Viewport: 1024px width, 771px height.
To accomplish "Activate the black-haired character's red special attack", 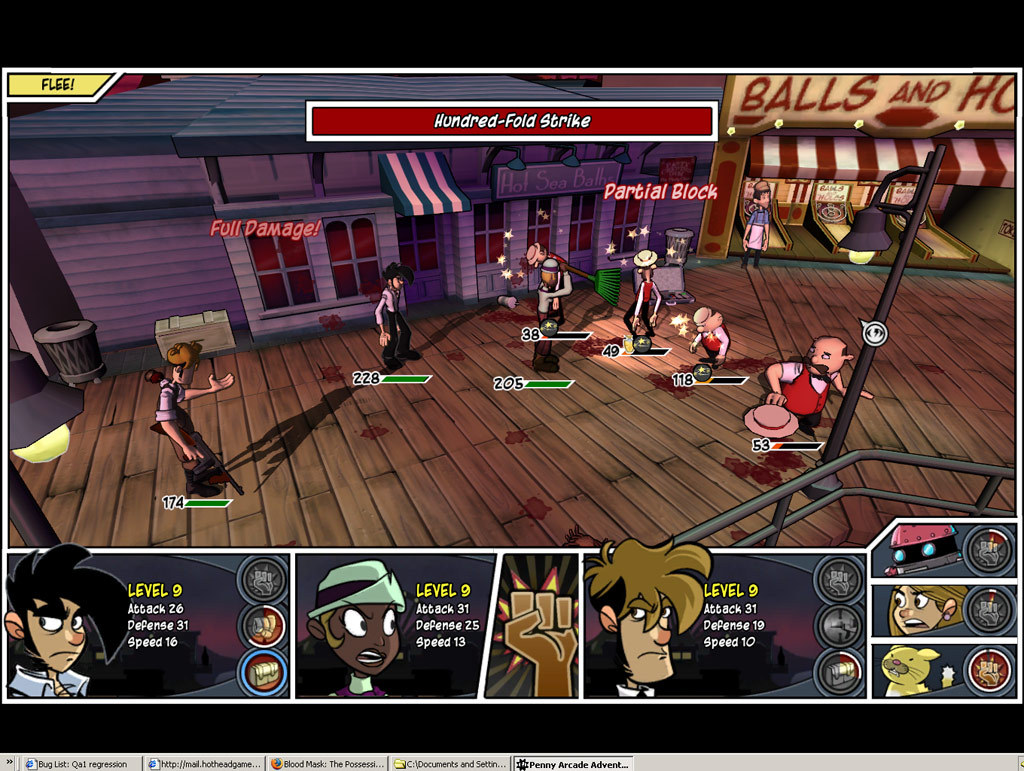I will (x=263, y=626).
